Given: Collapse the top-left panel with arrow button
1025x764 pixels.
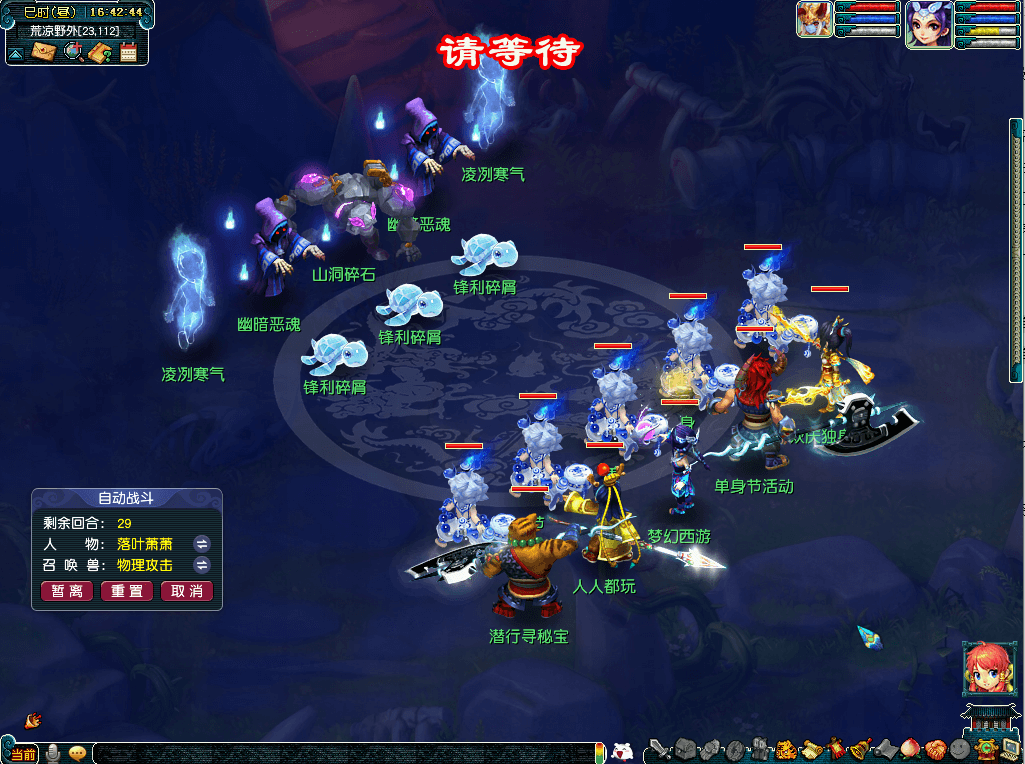Looking at the screenshot, I should pyautogui.click(x=16, y=53).
